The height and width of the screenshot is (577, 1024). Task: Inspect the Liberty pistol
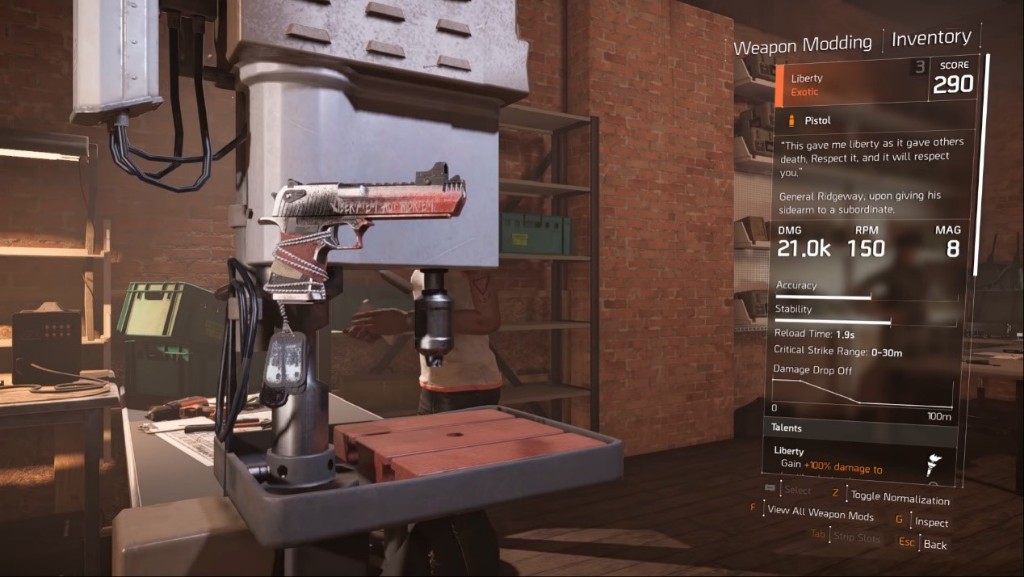[x=929, y=522]
